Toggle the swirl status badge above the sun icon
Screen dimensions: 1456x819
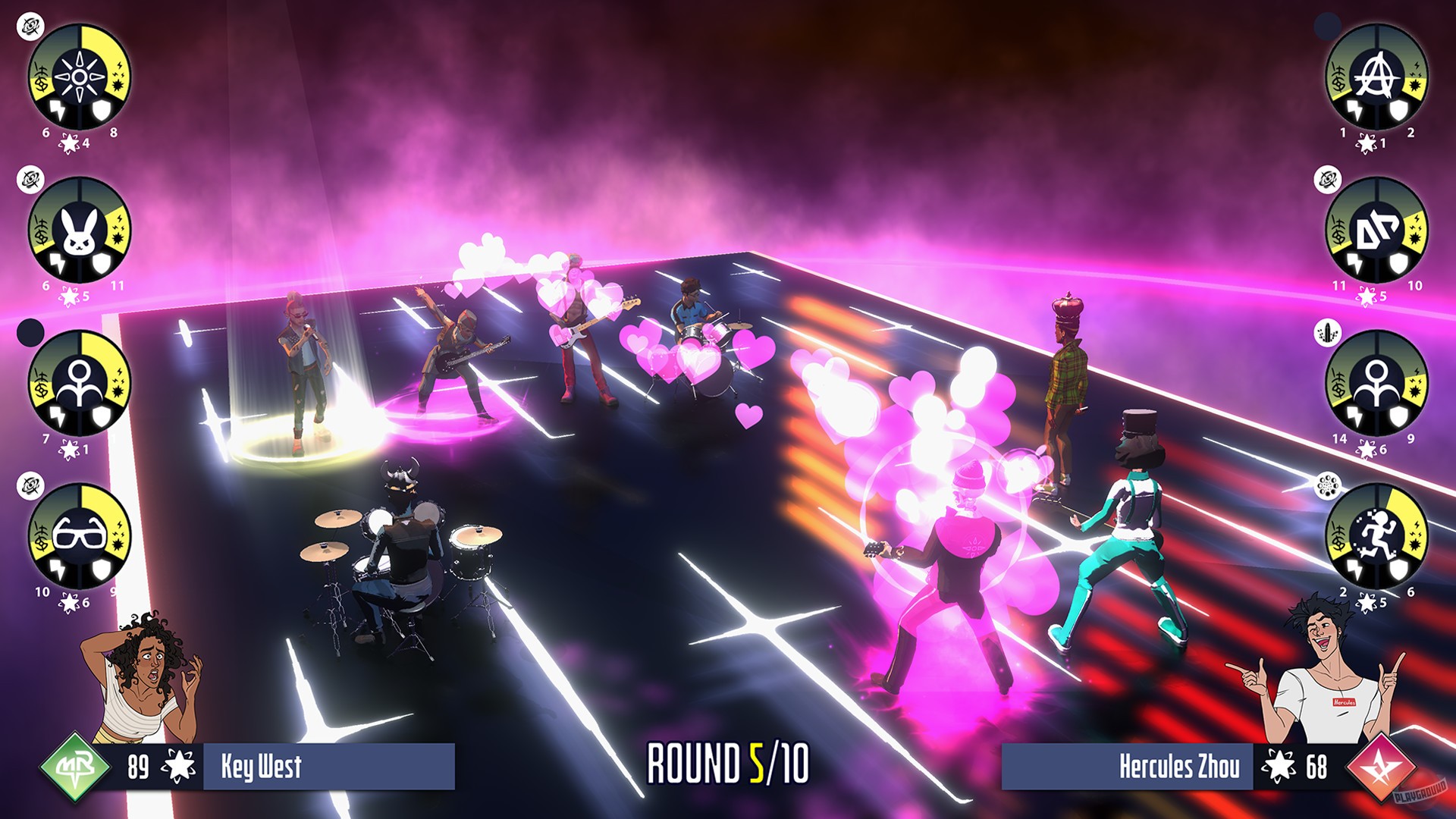coord(30,27)
